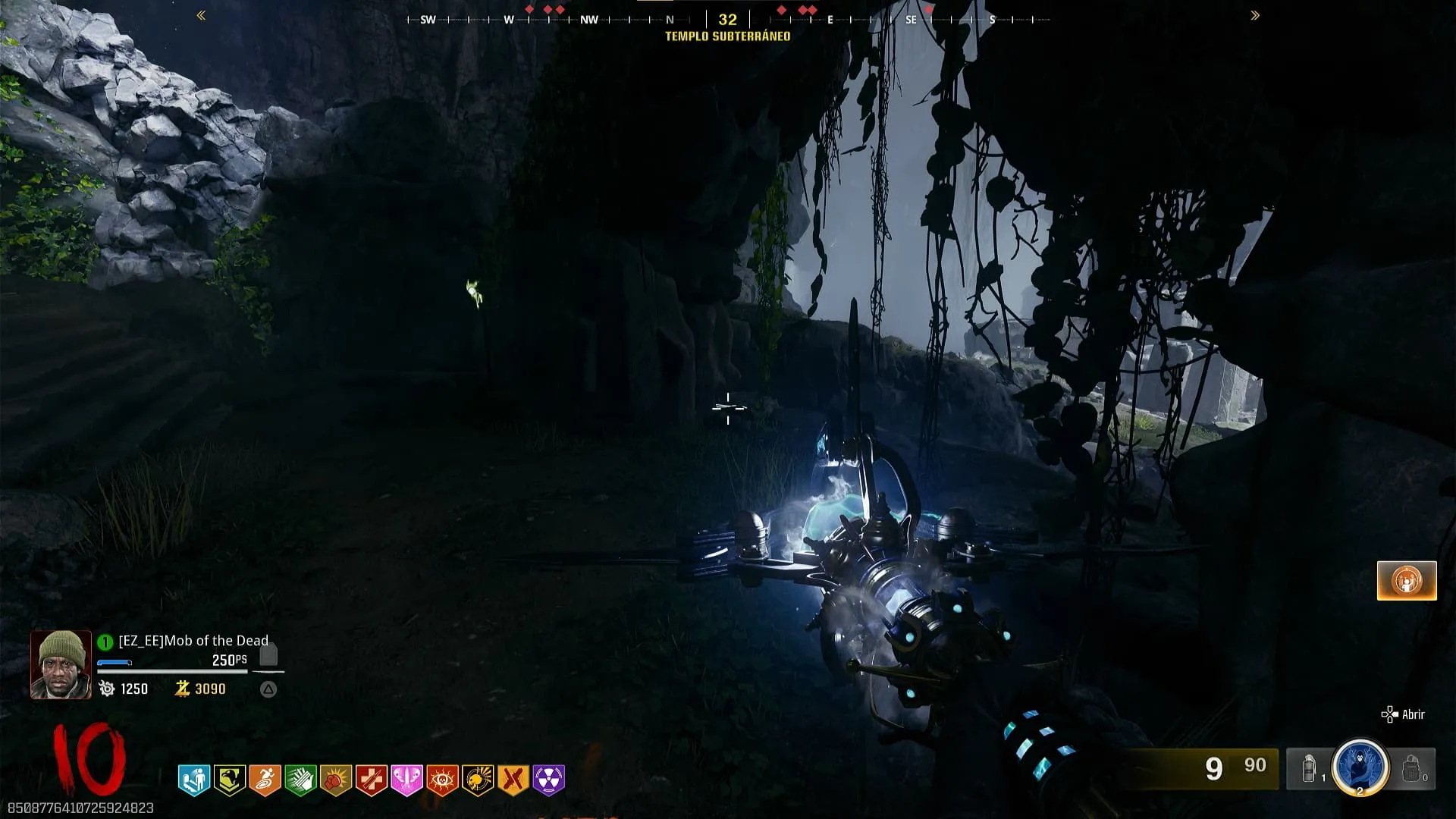The image size is (1456, 819).
Task: Choose the green Speed Cola hands perk
Action: [300, 780]
